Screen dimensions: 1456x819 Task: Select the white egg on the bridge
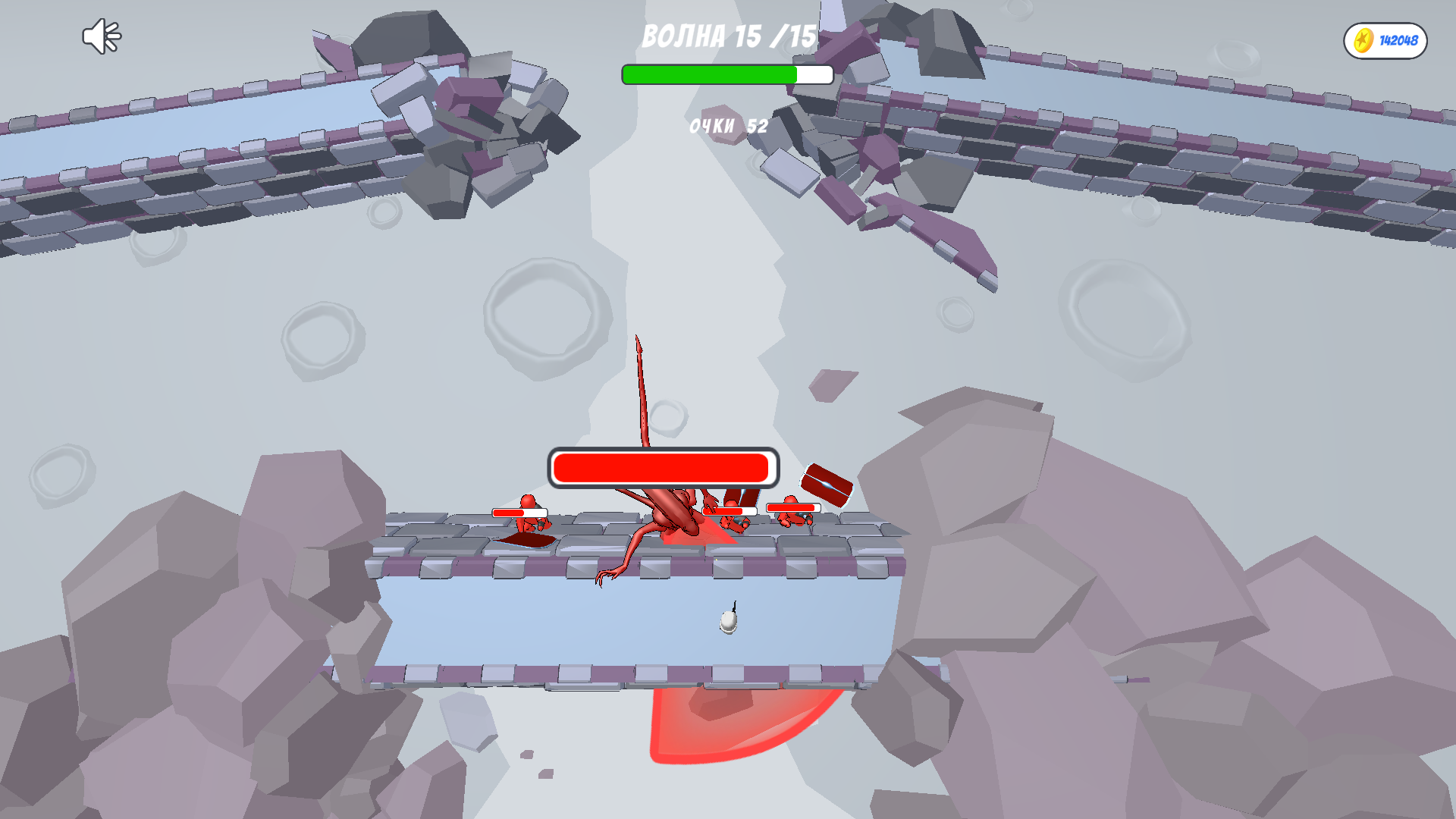[726, 623]
